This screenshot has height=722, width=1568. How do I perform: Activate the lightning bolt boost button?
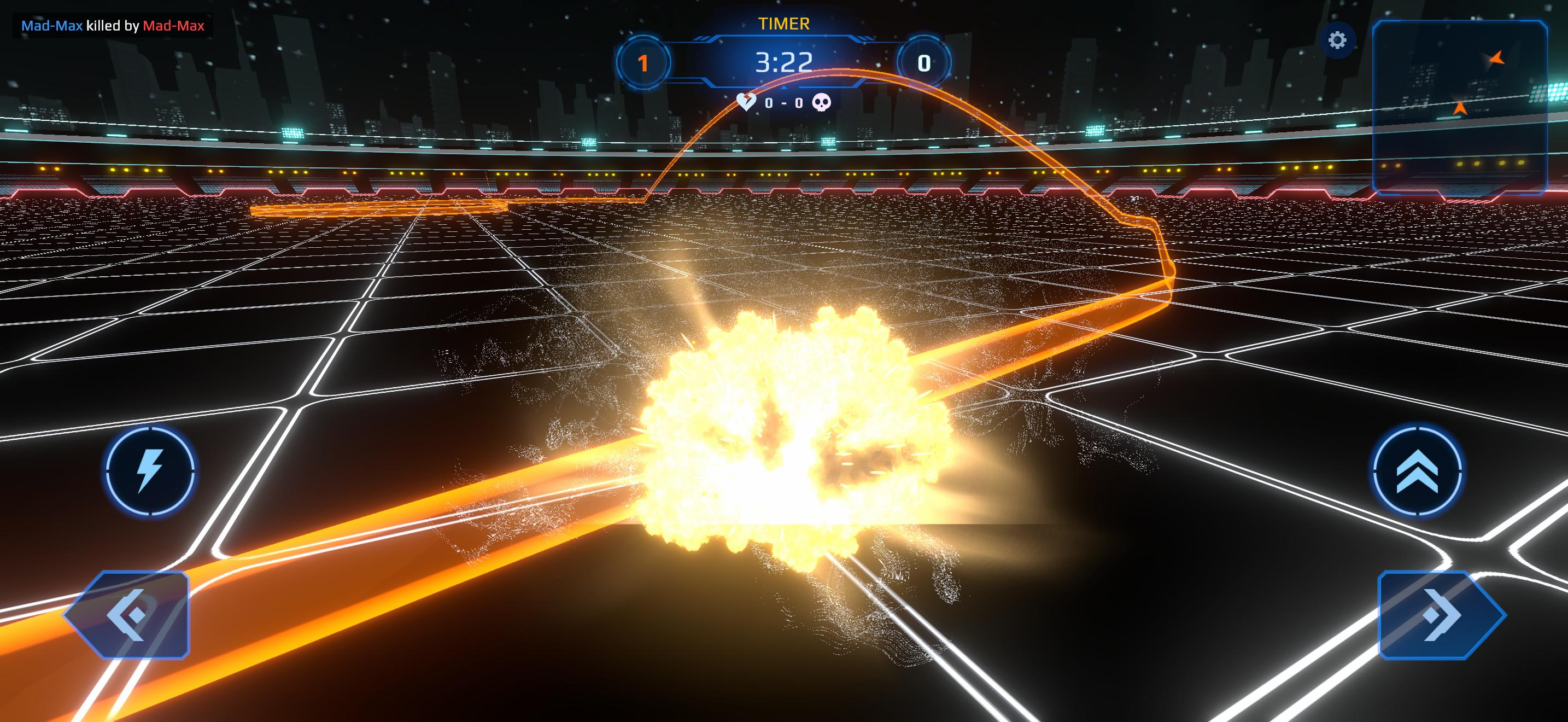150,470
